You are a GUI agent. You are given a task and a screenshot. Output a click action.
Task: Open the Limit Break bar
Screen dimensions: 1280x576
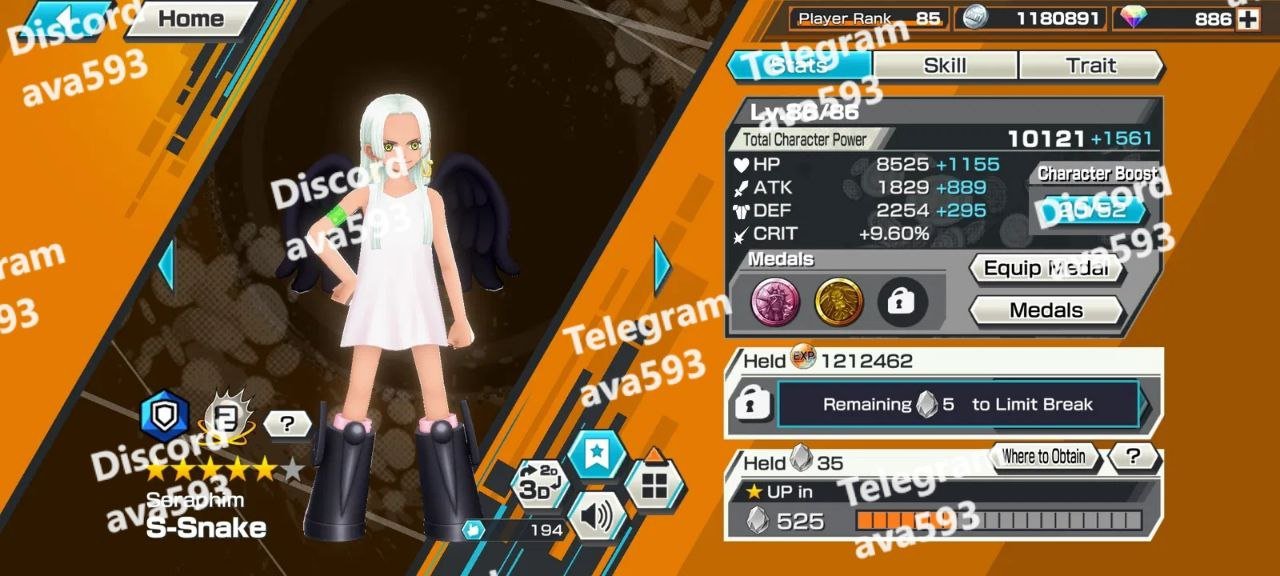957,404
